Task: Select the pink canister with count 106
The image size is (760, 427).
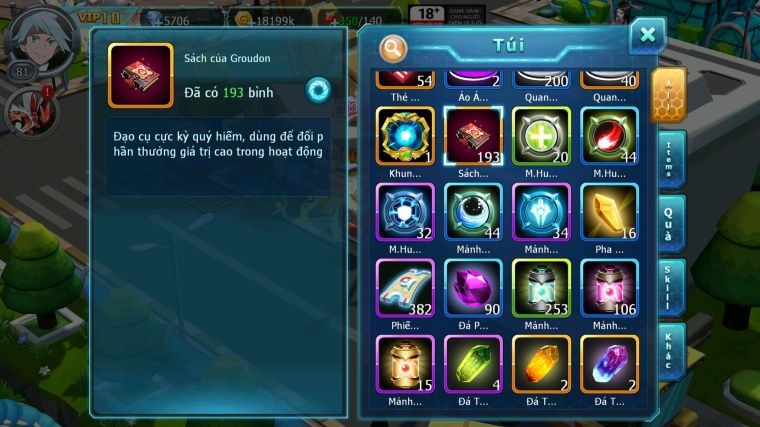Action: point(609,288)
